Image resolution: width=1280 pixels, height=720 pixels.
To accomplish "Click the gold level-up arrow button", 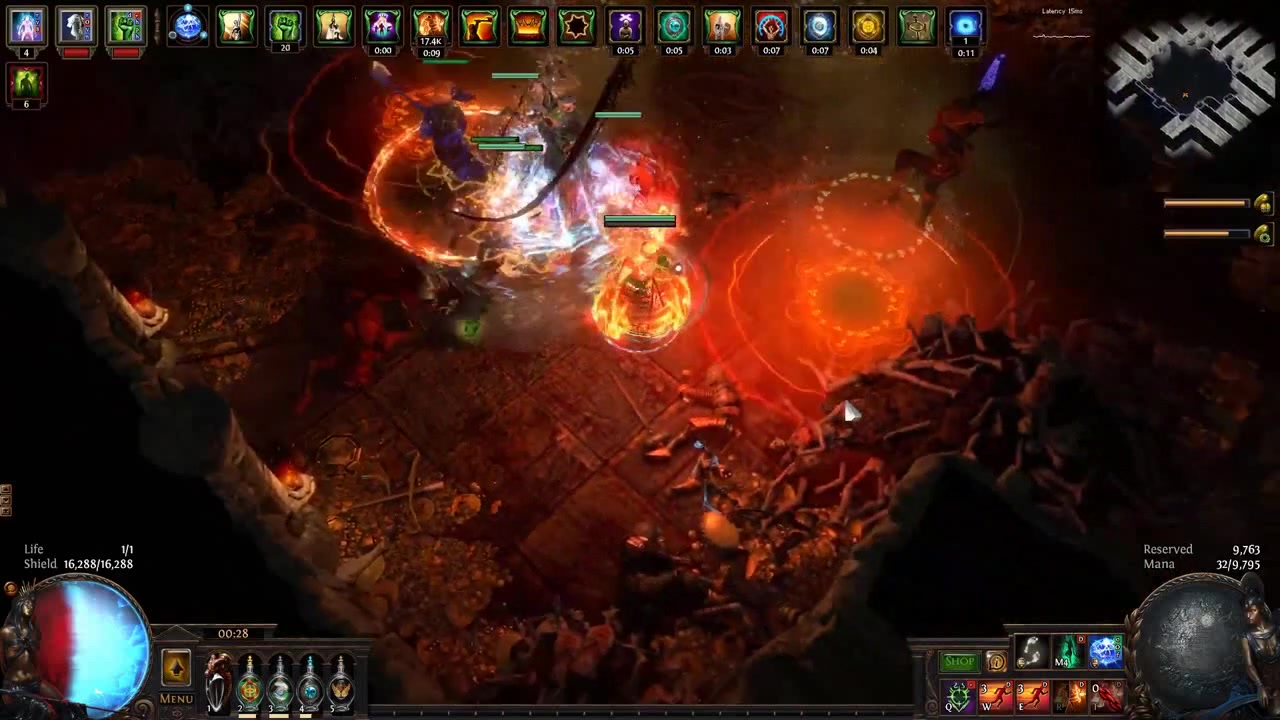I will [176, 668].
